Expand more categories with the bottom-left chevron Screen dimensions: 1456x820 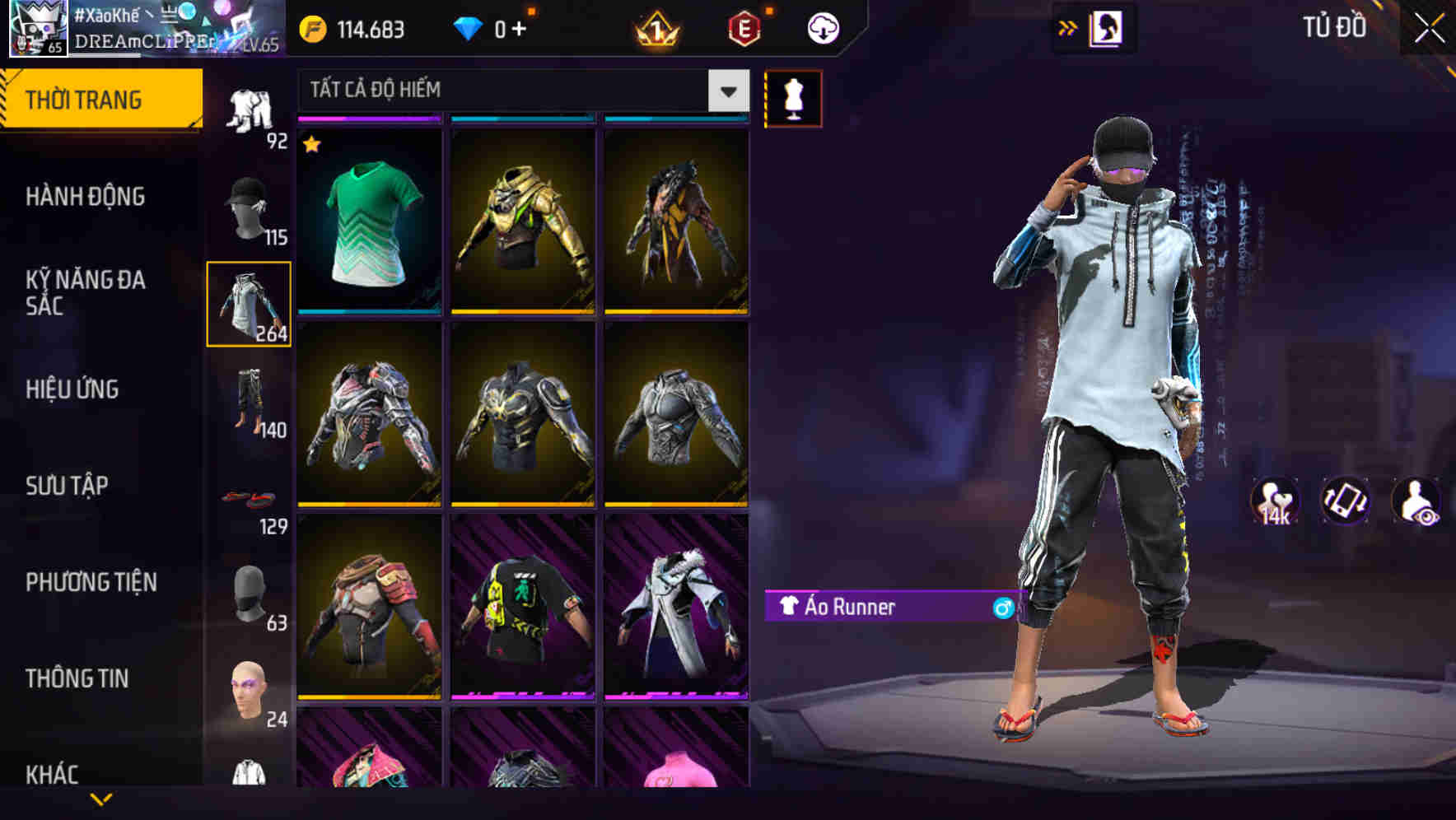click(101, 799)
